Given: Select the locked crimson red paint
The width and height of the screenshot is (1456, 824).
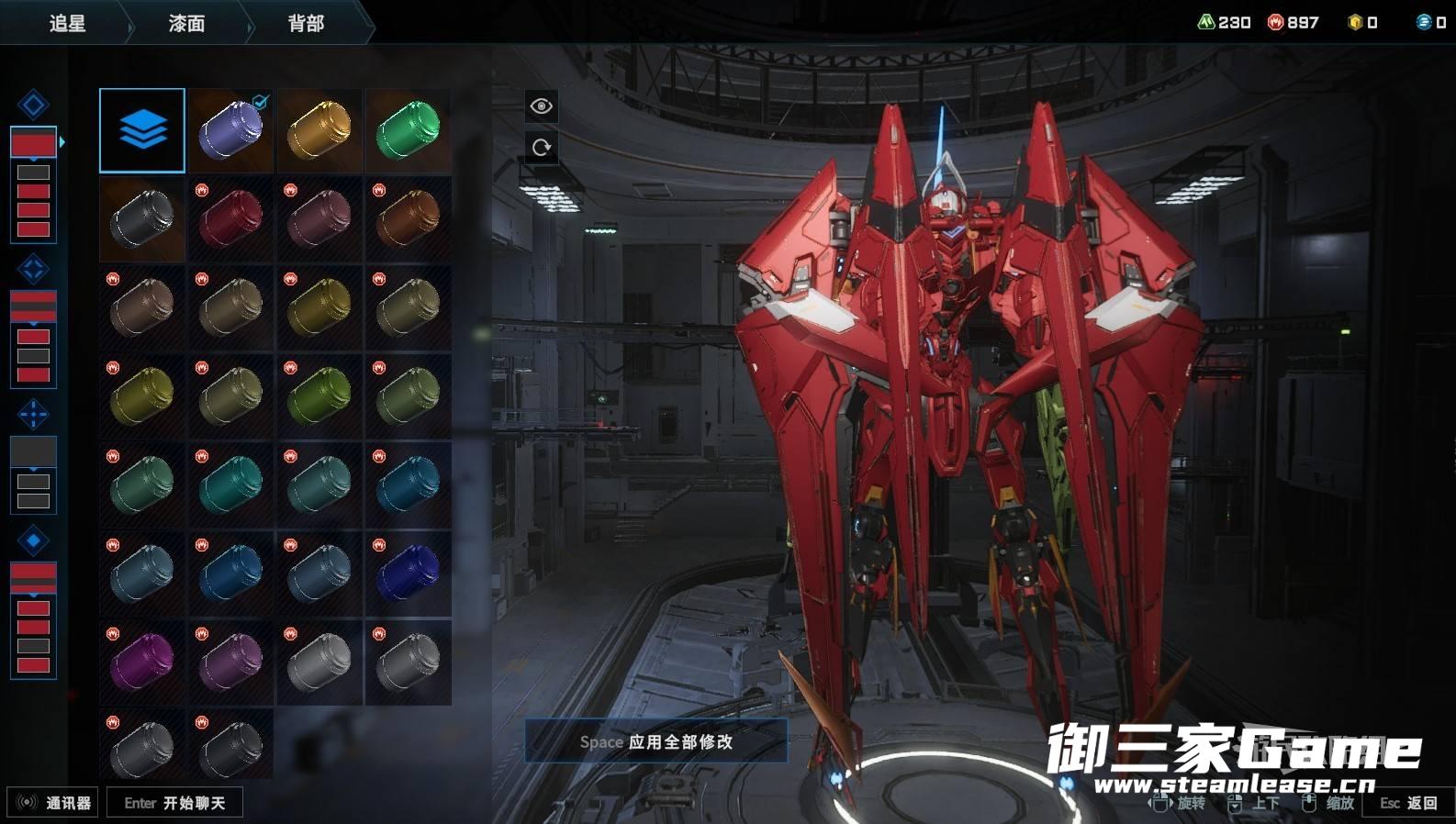Looking at the screenshot, I should click(230, 219).
